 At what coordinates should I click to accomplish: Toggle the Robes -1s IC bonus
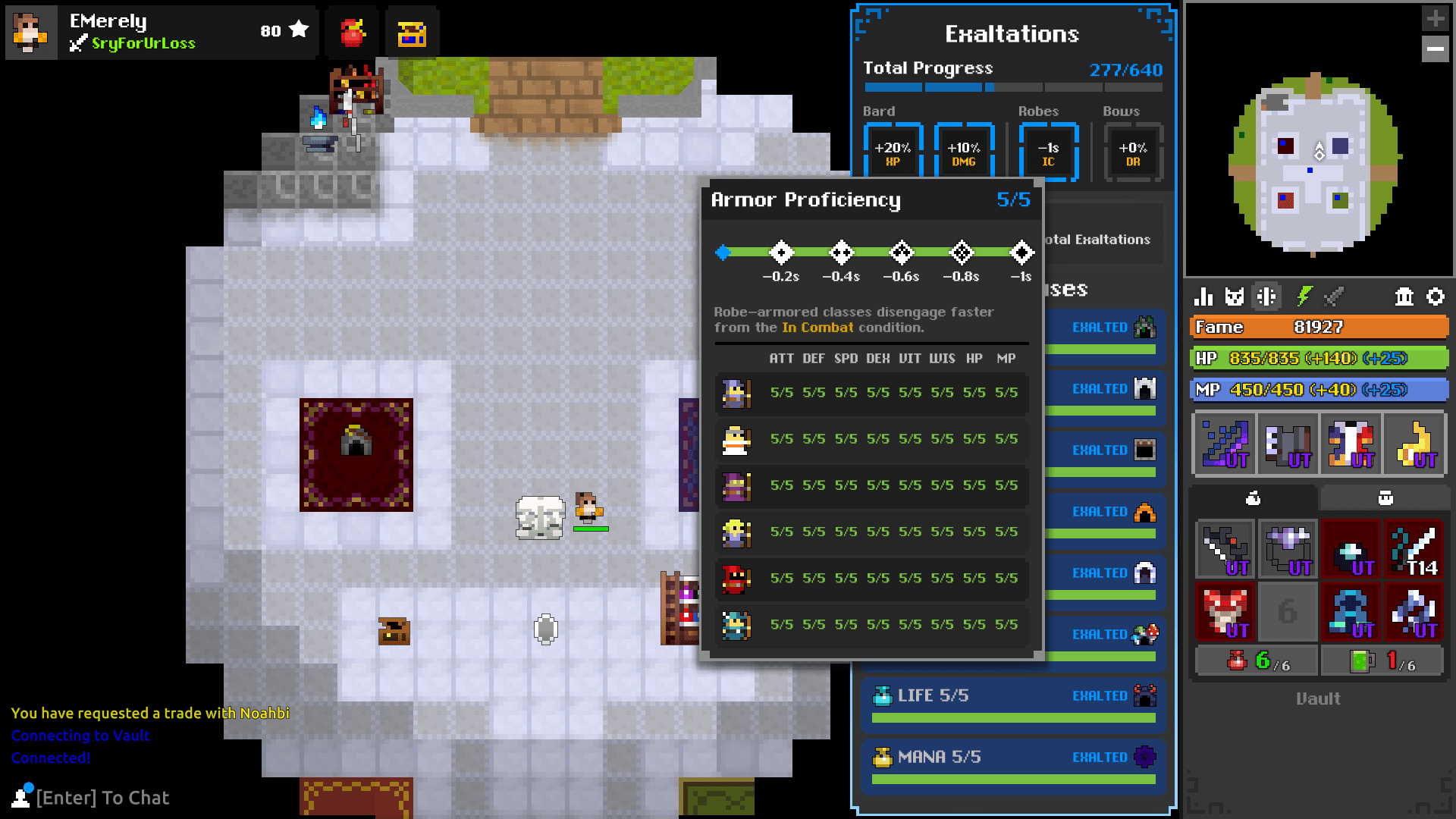point(1049,152)
